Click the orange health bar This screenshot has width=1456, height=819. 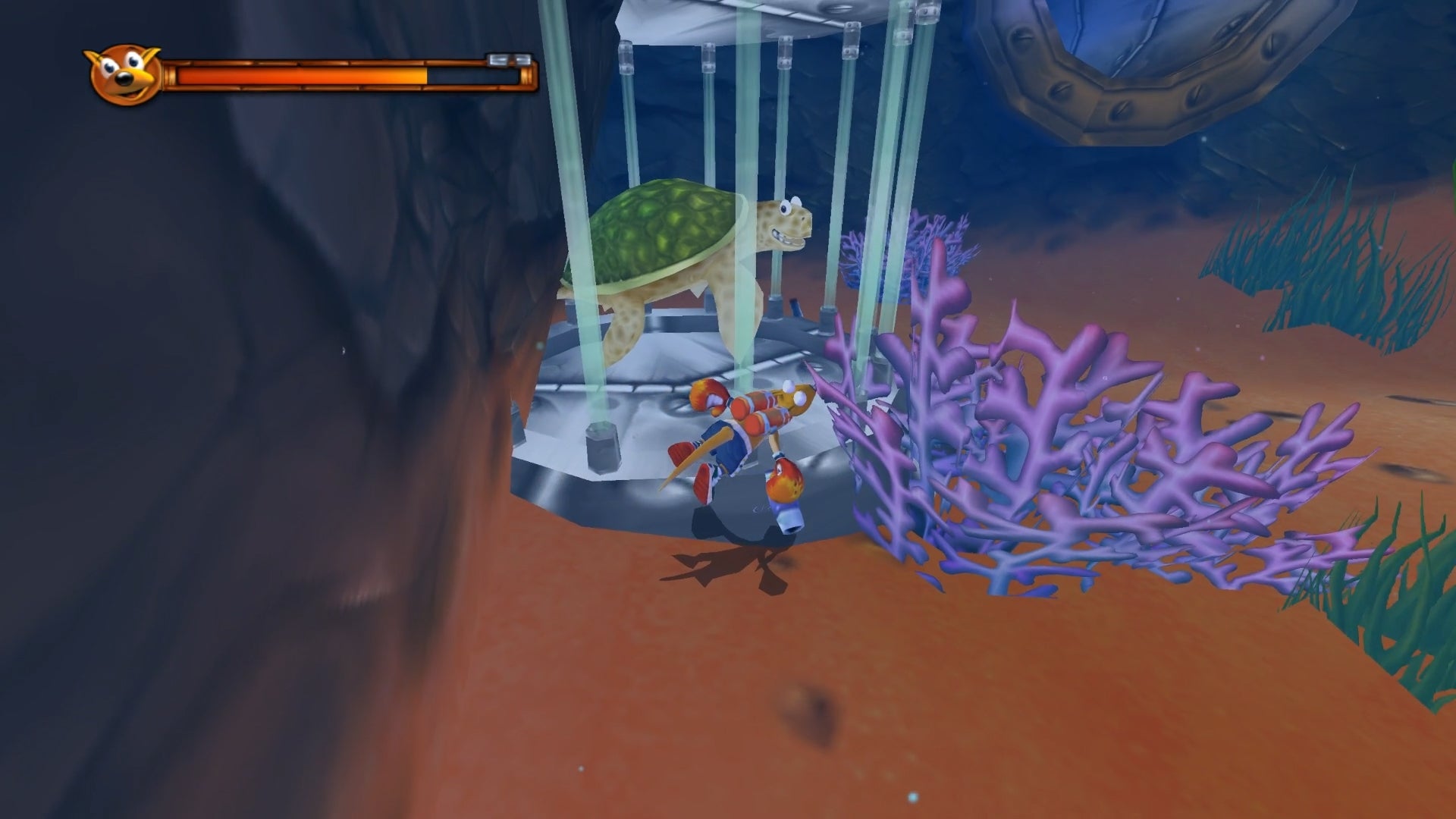(303, 72)
